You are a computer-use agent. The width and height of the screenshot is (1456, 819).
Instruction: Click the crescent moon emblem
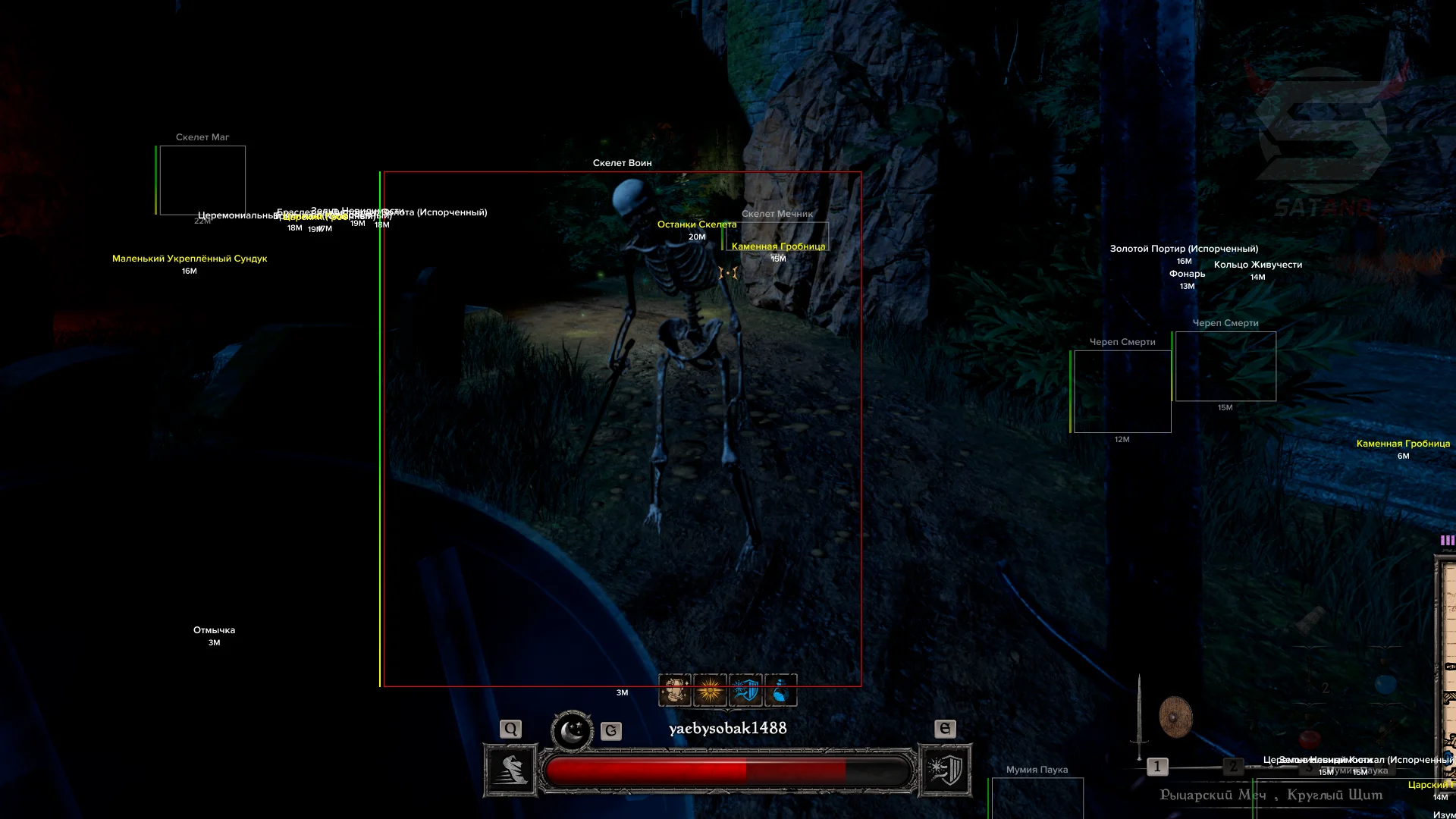click(x=572, y=732)
